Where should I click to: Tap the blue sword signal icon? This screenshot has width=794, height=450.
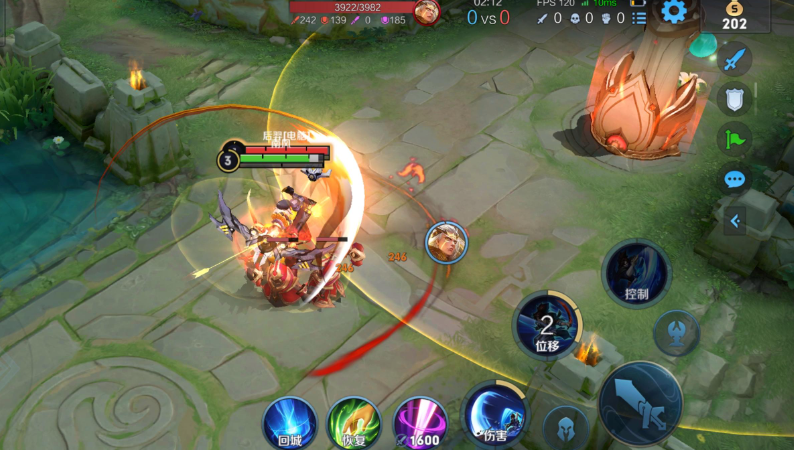click(735, 59)
